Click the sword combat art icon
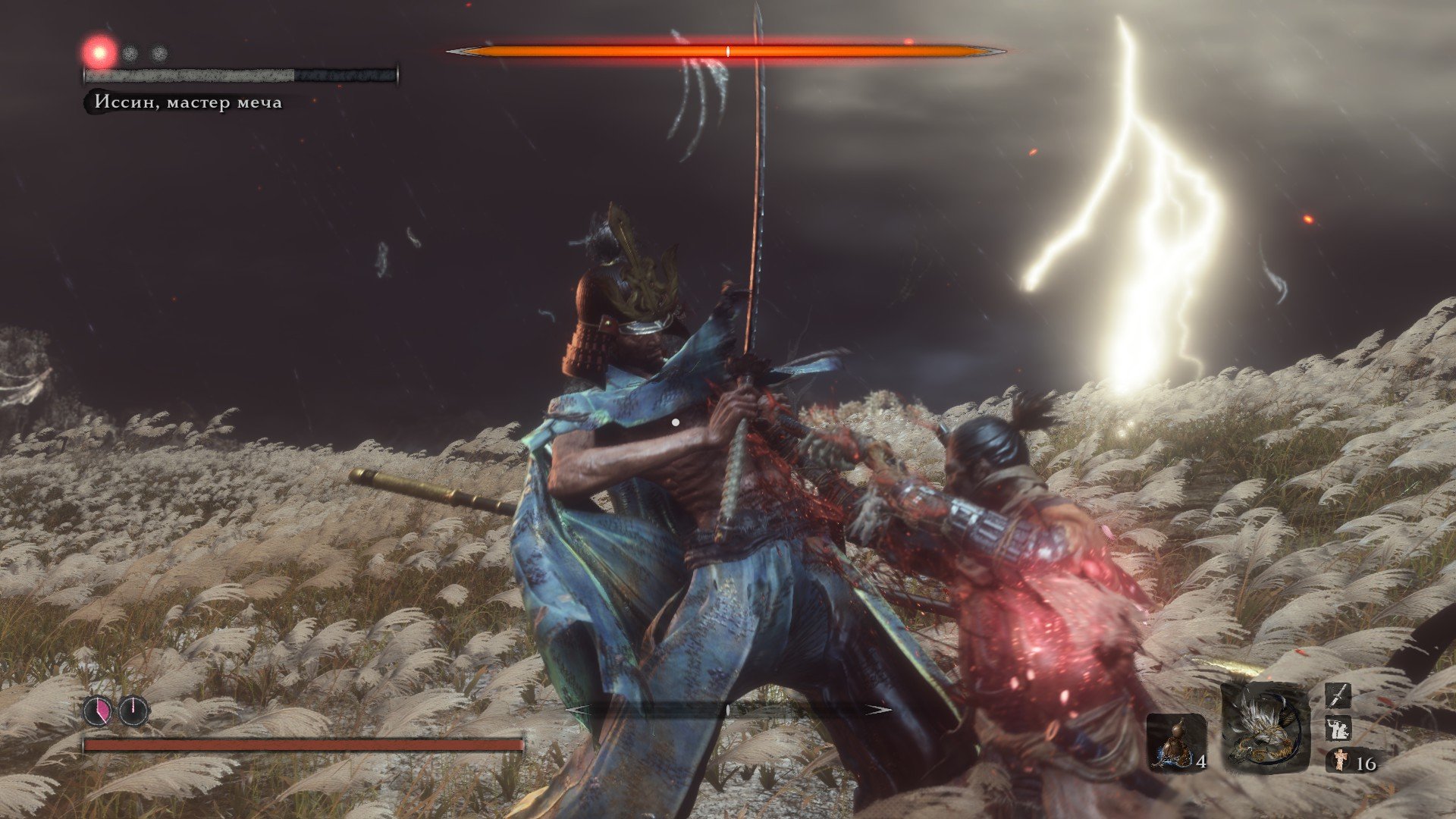Viewport: 1456px width, 819px height. [1338, 695]
